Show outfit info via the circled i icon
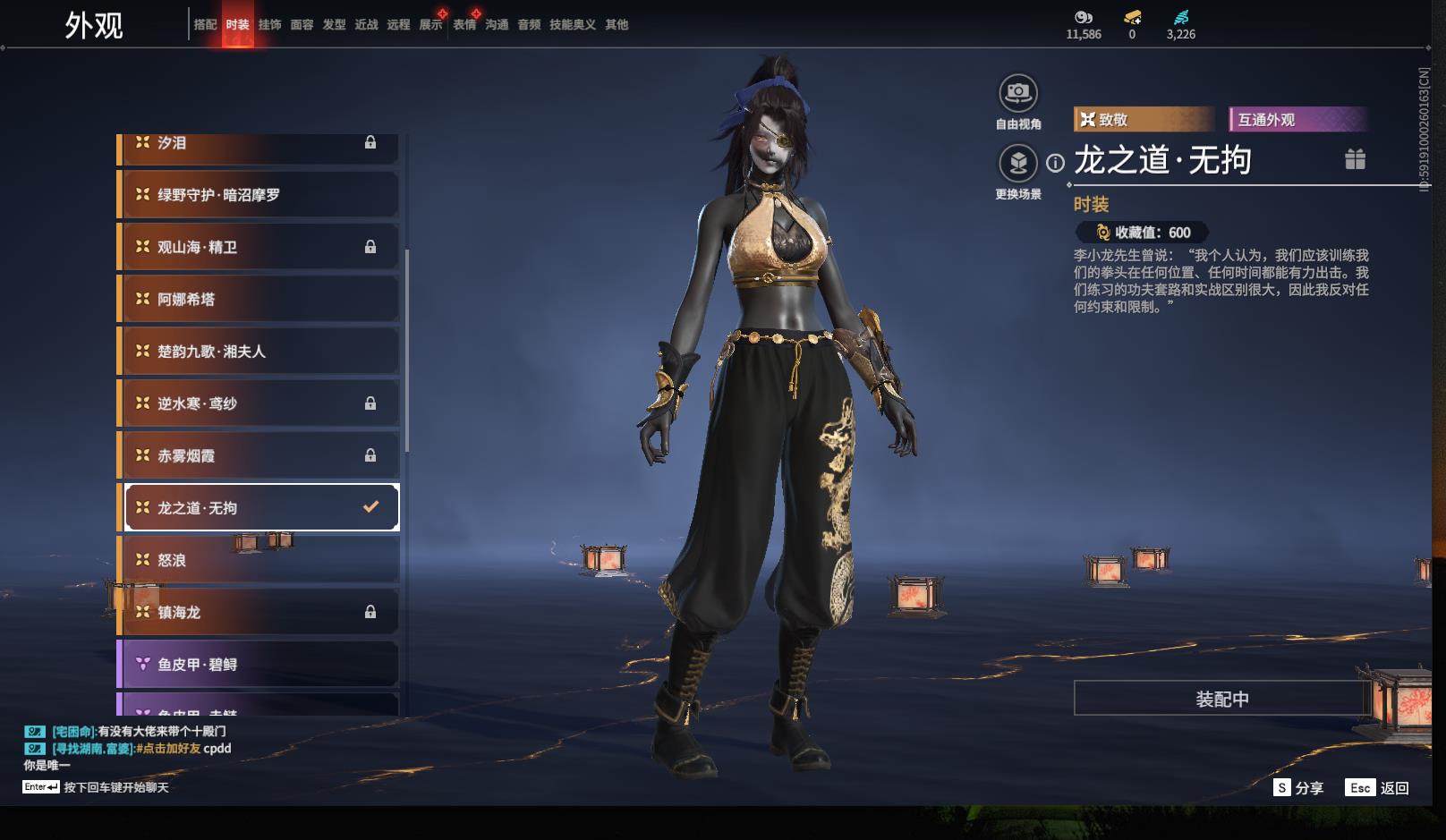 point(1056,163)
